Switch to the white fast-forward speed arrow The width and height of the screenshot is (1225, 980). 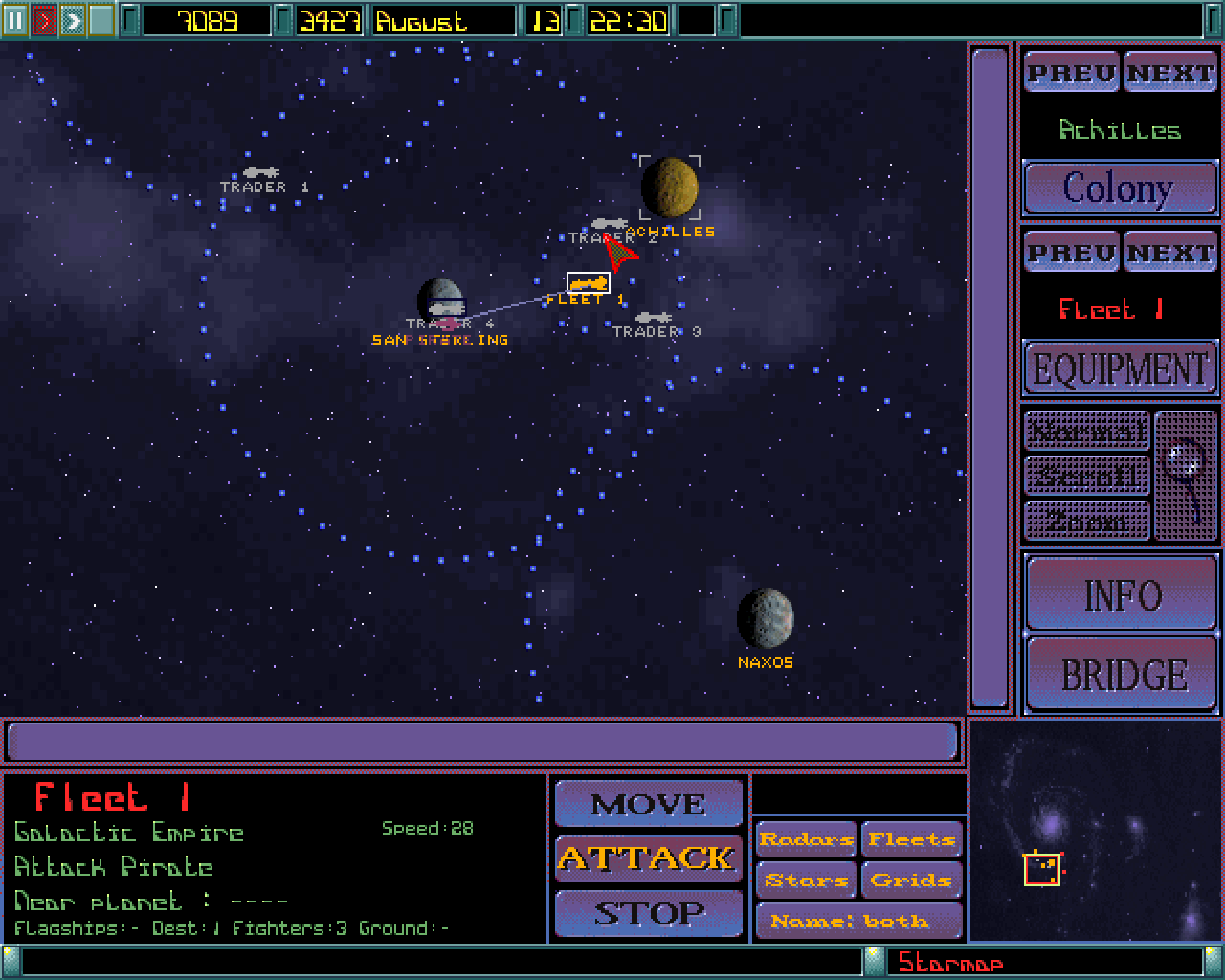pyautogui.click(x=72, y=20)
